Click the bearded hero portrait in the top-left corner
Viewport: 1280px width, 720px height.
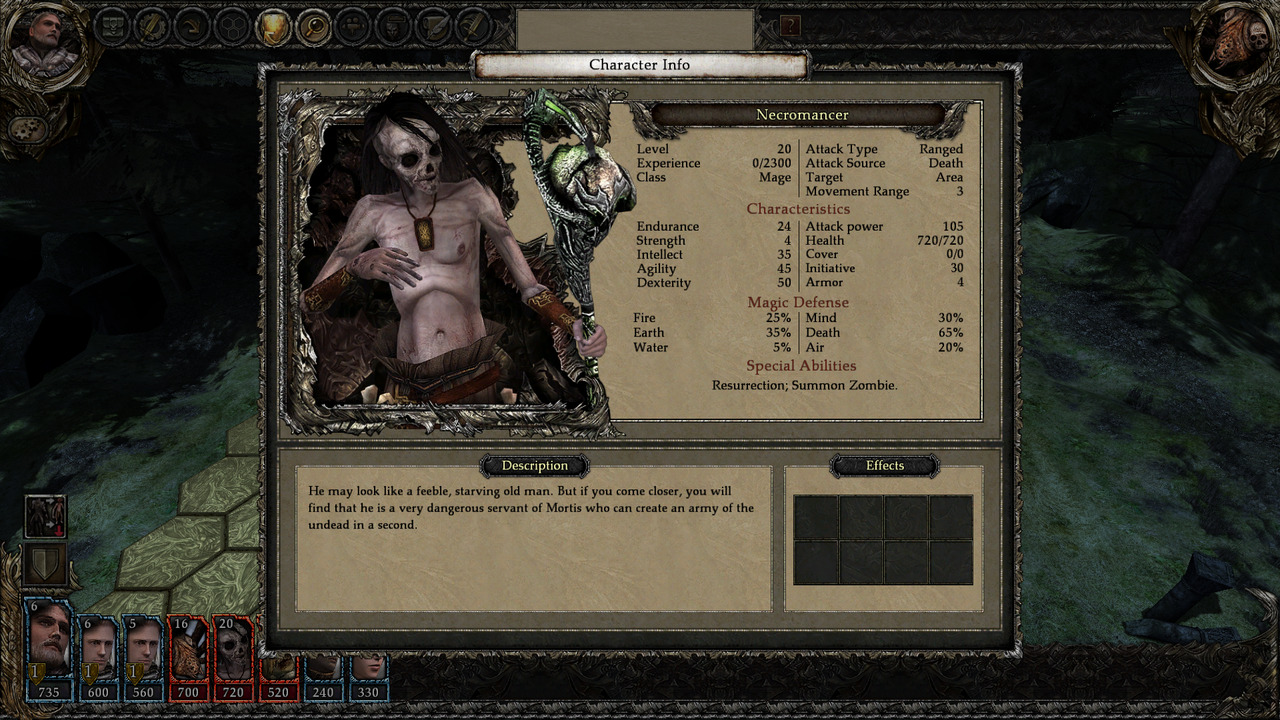(43, 44)
